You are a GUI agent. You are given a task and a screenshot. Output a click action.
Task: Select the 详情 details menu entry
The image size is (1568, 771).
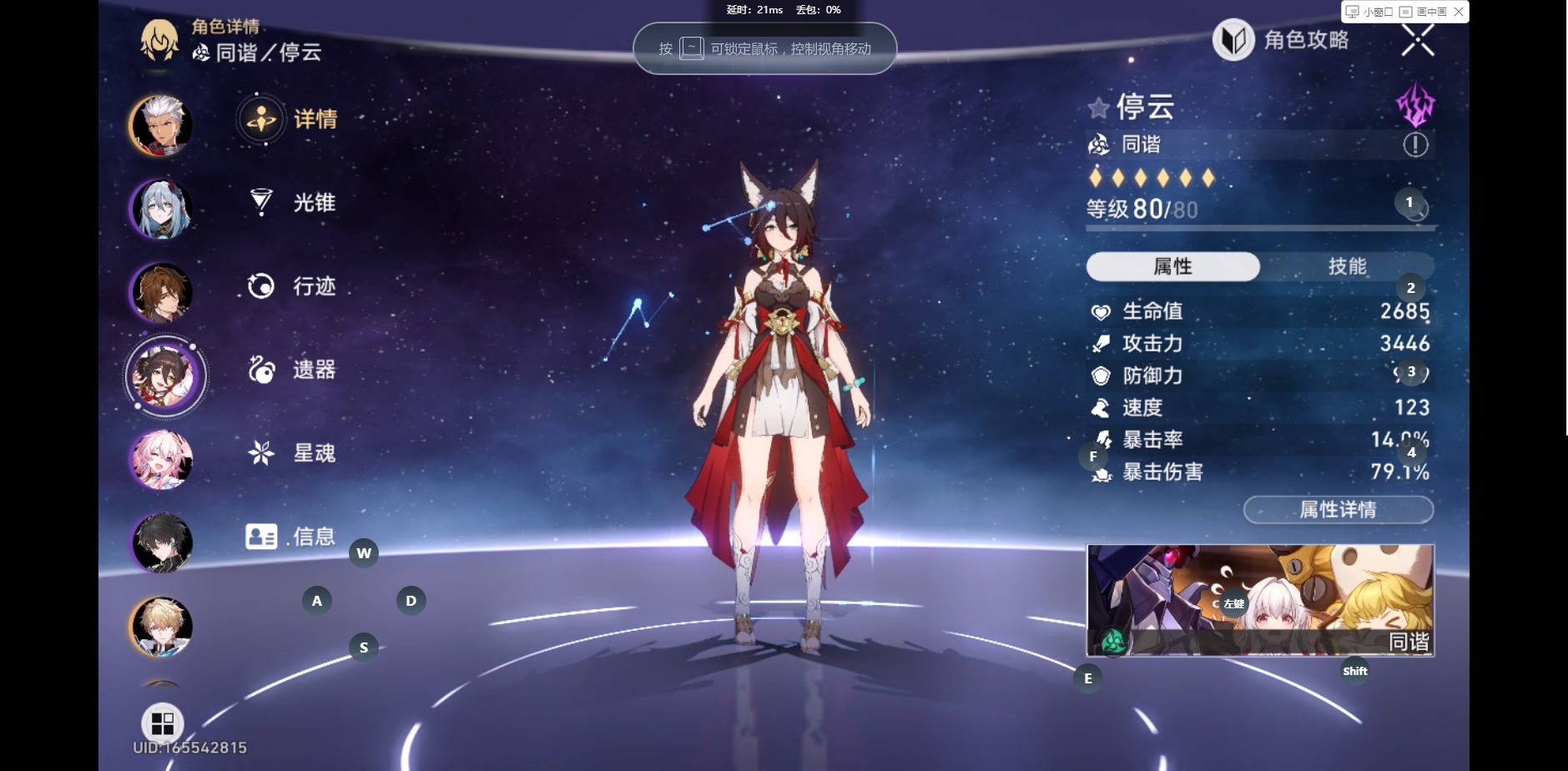pos(288,119)
